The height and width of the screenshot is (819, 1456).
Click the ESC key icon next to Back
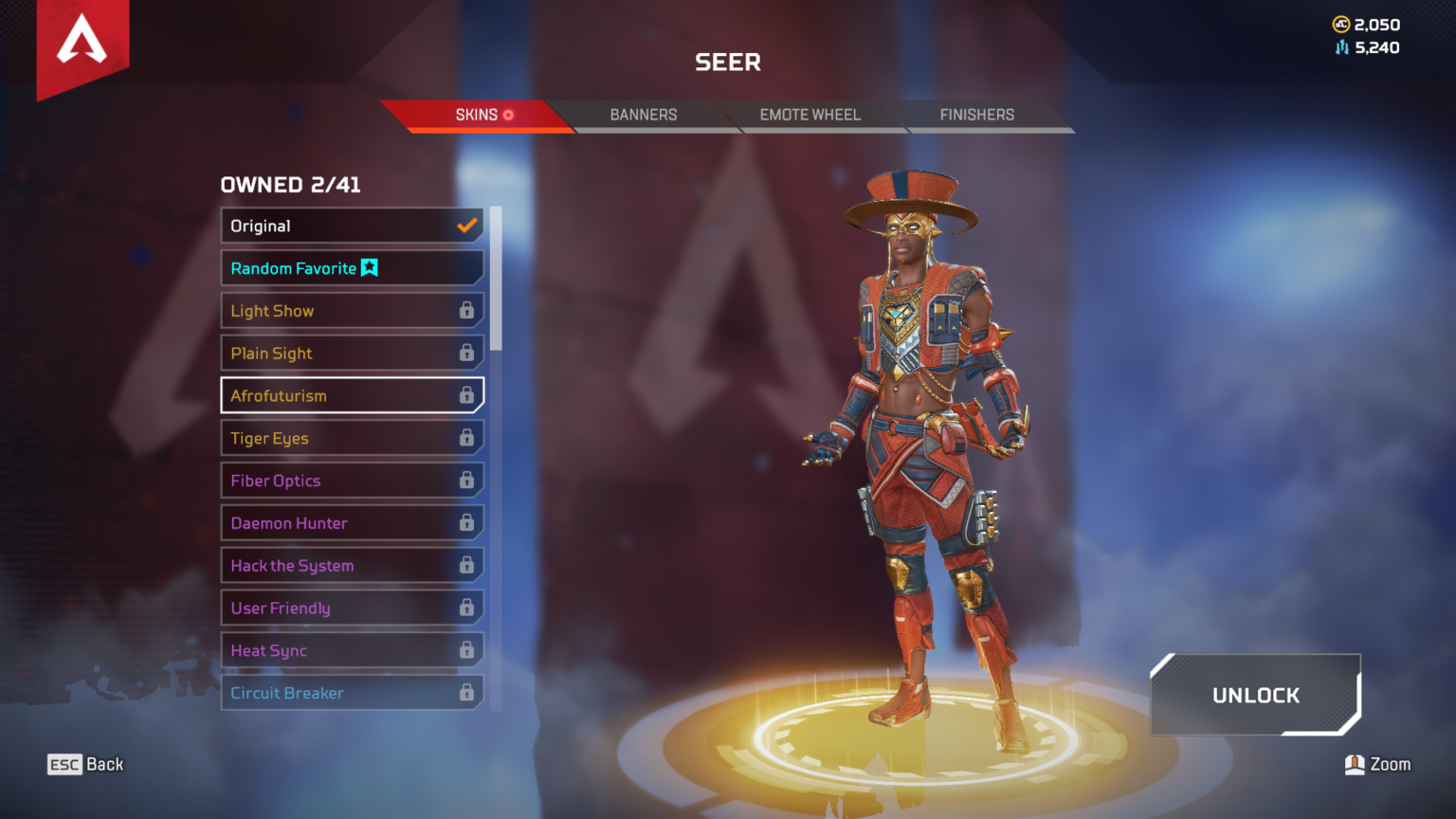tap(63, 764)
